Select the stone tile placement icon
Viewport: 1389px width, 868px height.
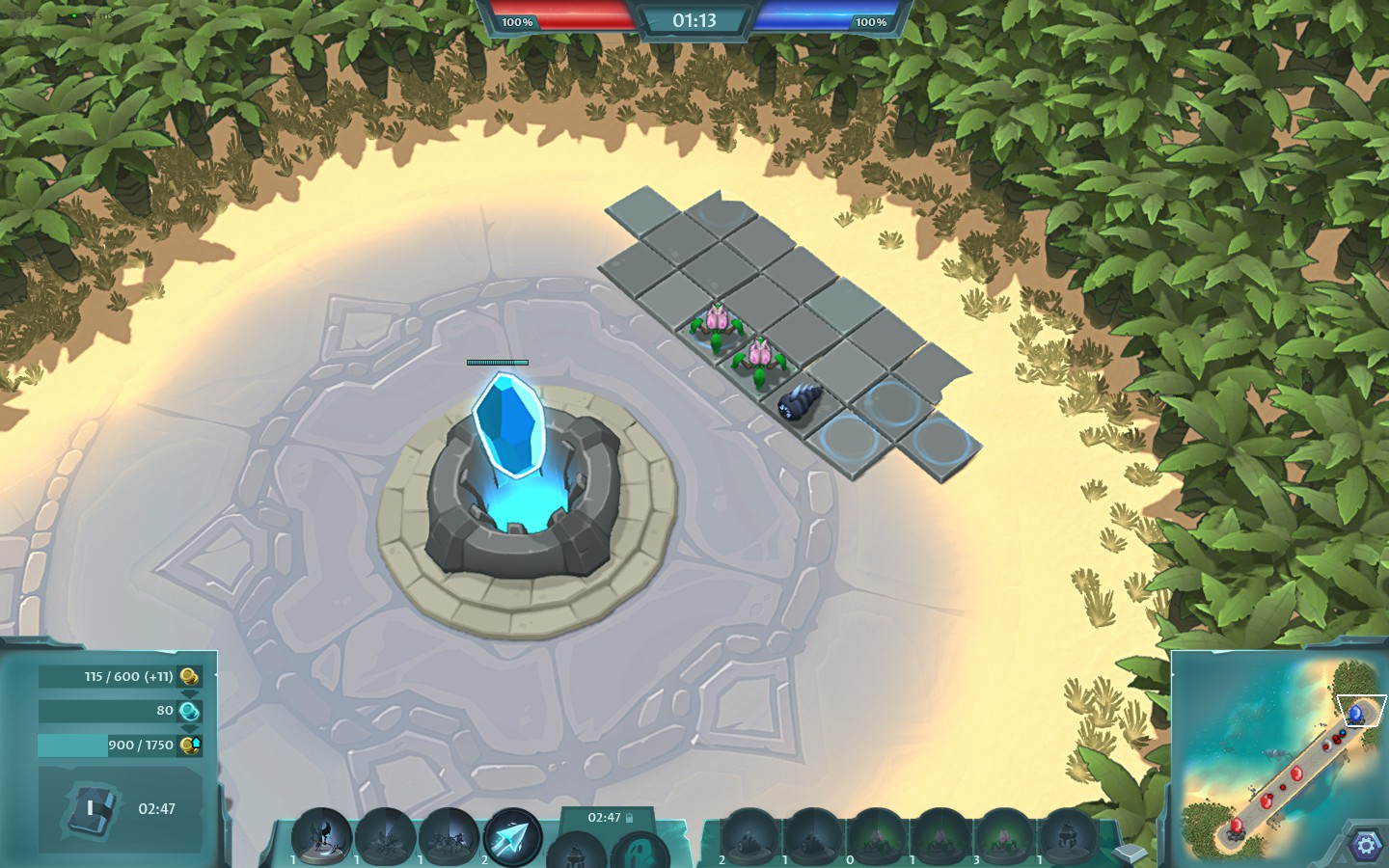pyautogui.click(x=1130, y=853)
